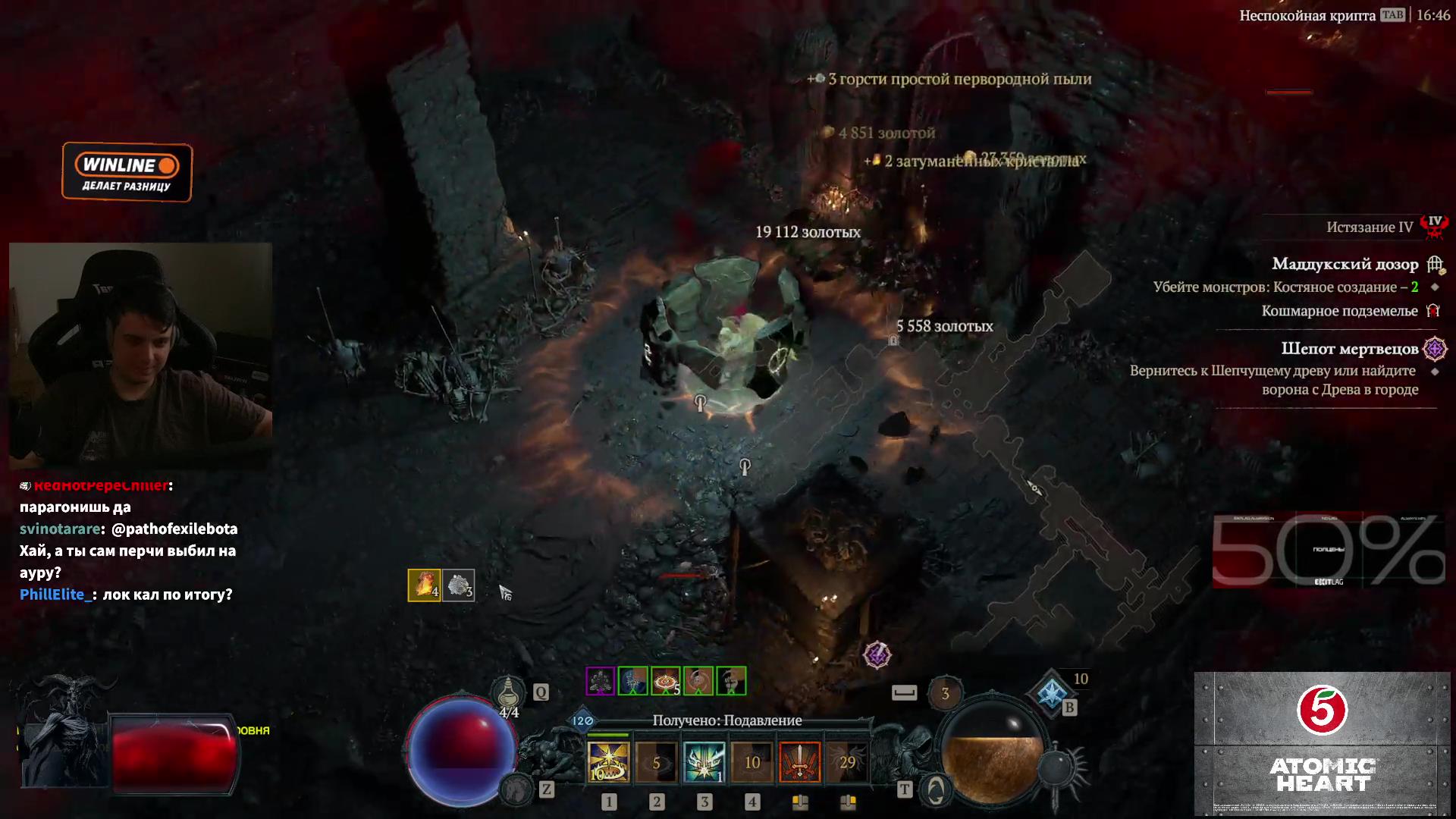Click the evade charge icon showing 3

click(x=945, y=693)
